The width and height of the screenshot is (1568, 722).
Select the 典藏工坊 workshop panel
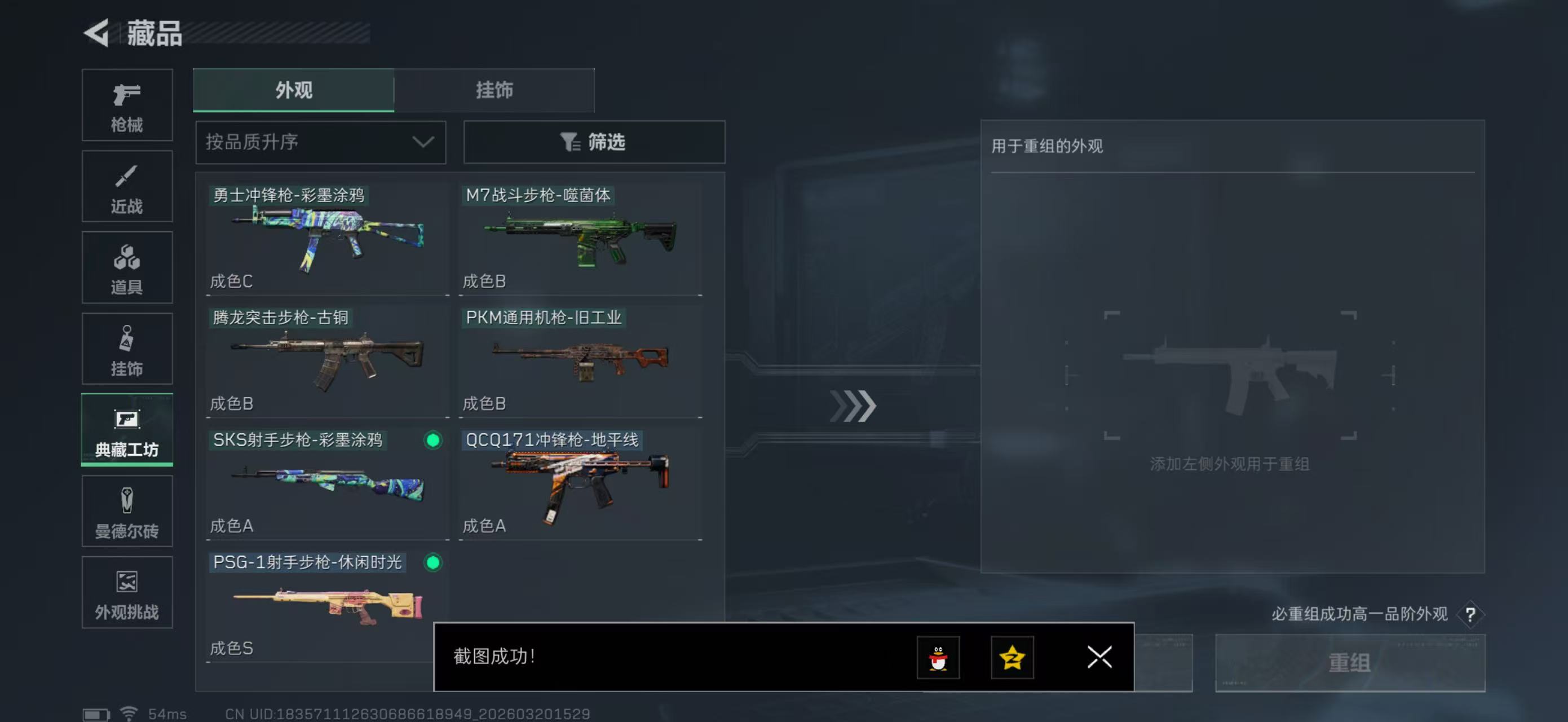tap(127, 430)
